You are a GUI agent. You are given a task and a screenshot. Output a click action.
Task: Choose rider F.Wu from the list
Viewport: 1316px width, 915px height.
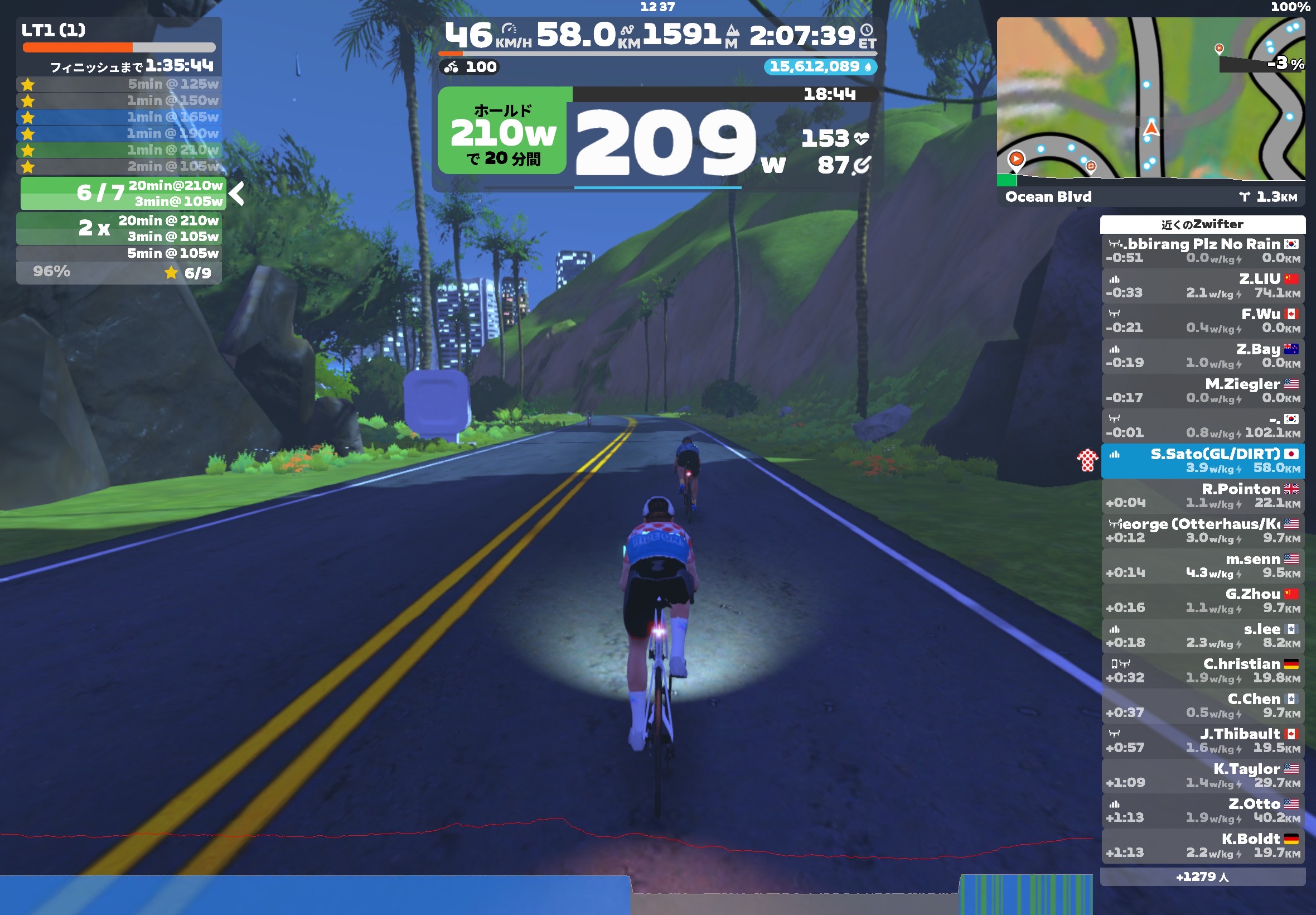(x=1203, y=320)
